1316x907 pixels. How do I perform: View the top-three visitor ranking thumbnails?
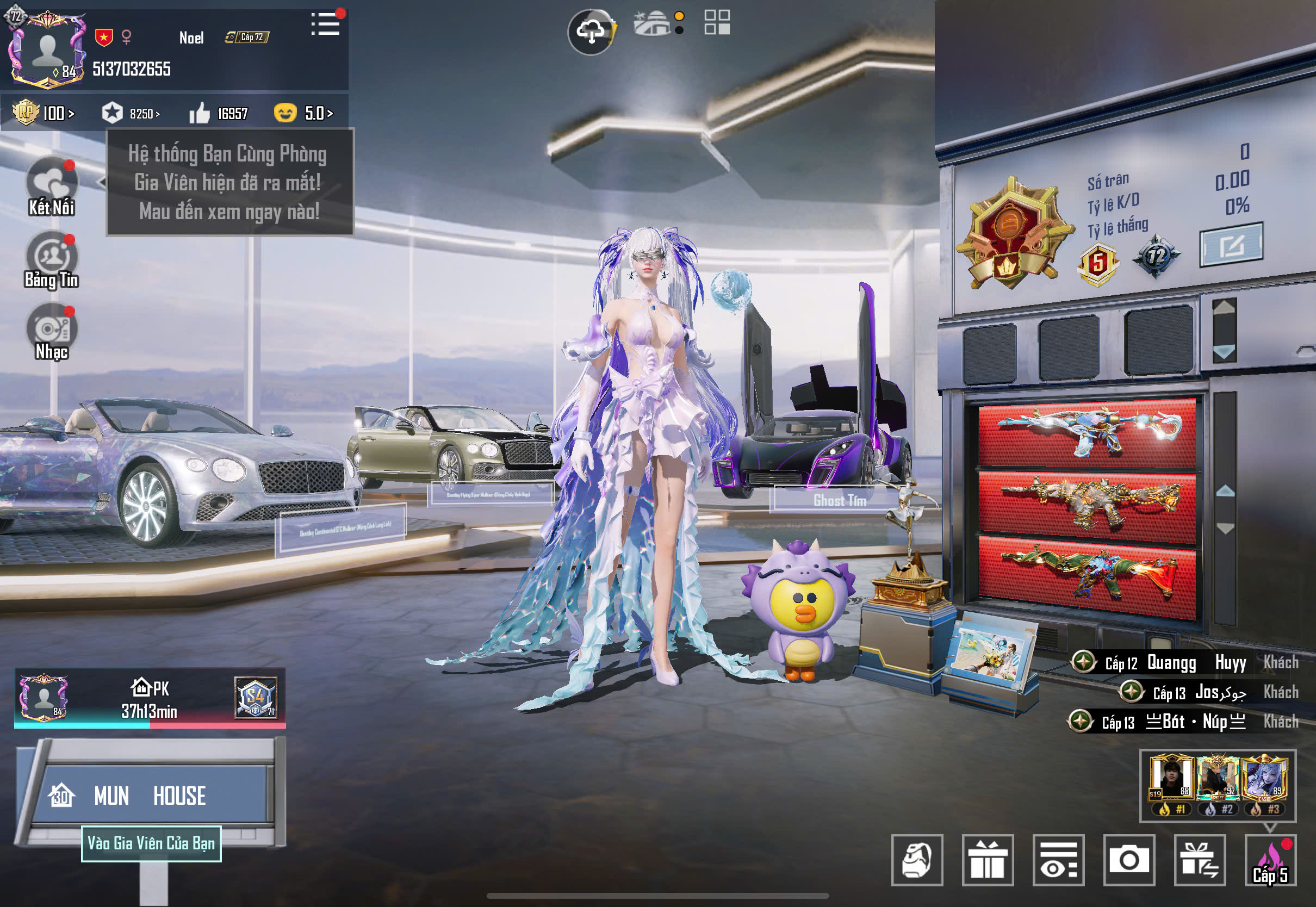coord(1218,785)
